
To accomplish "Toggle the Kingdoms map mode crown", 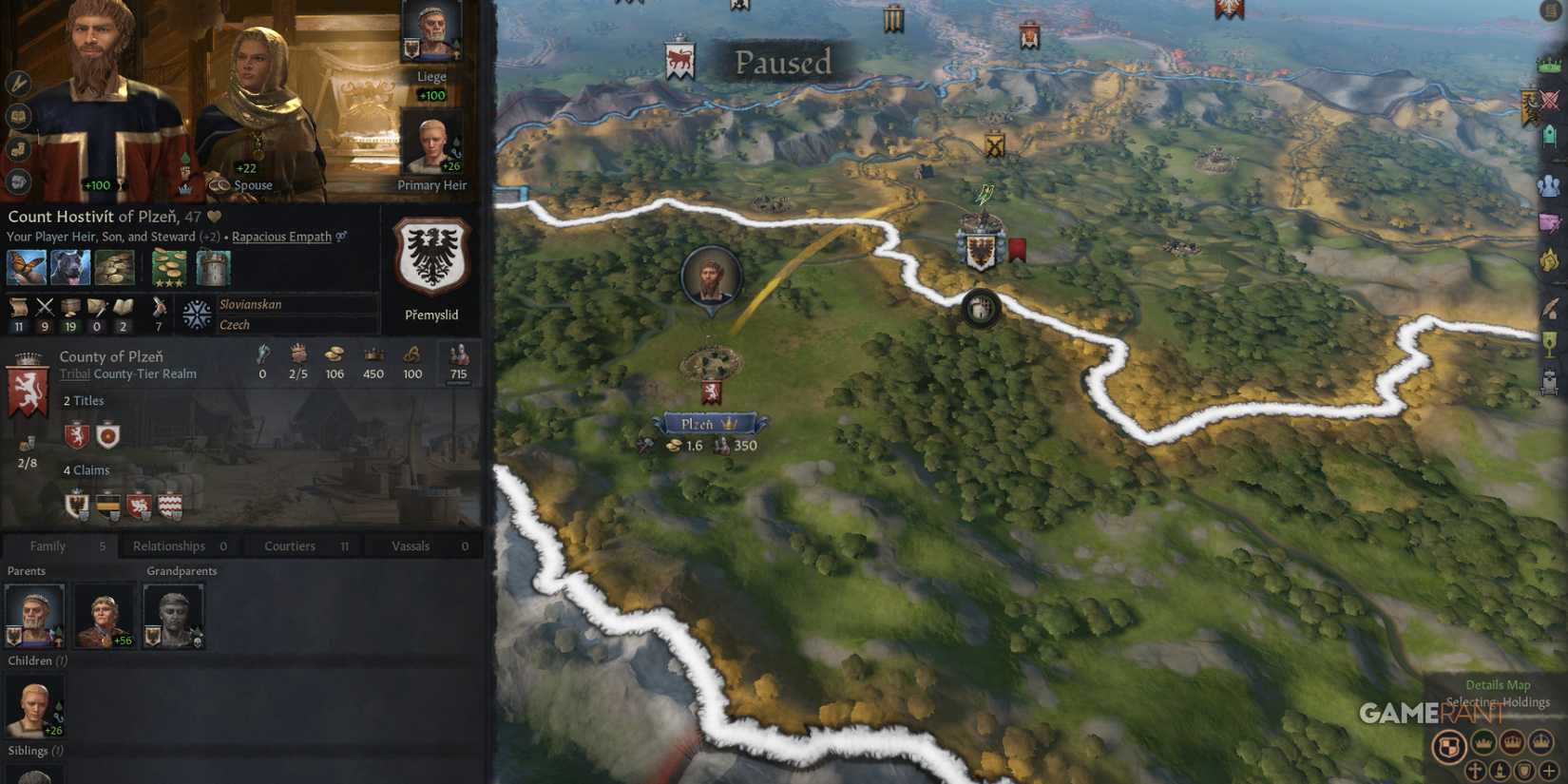I will [x=1513, y=743].
